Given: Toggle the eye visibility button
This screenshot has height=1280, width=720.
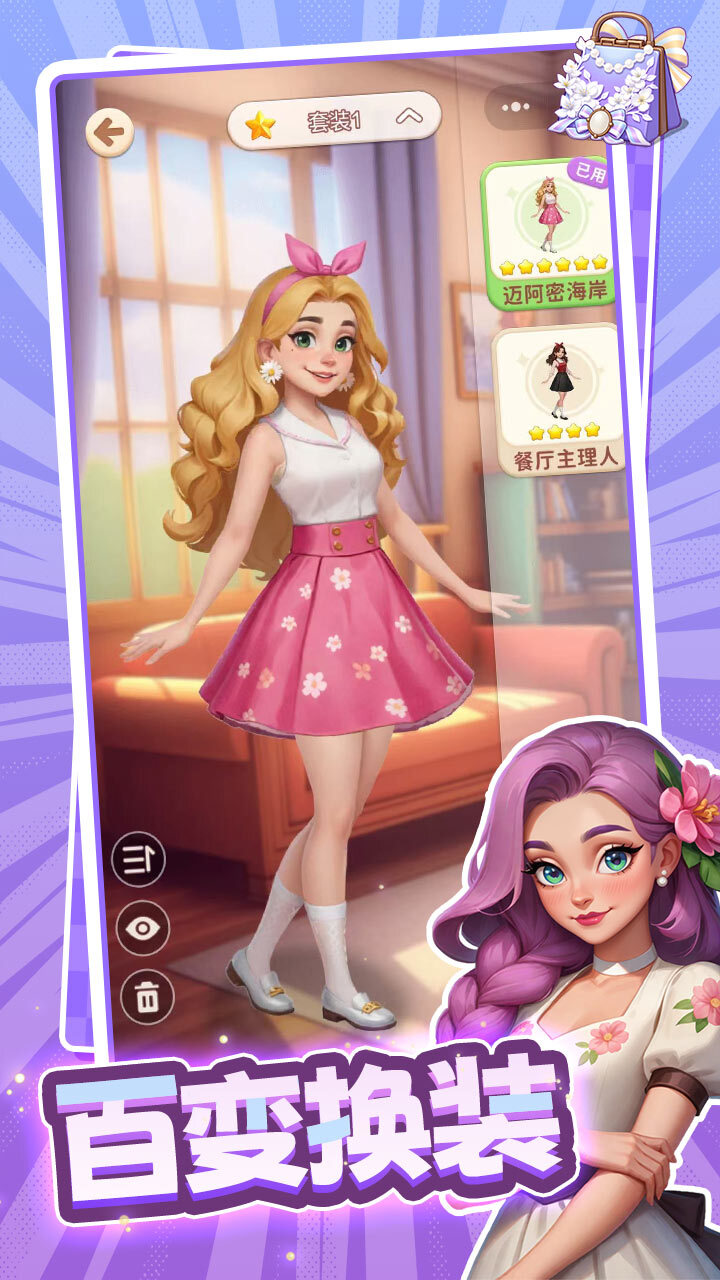Looking at the screenshot, I should 143,928.
